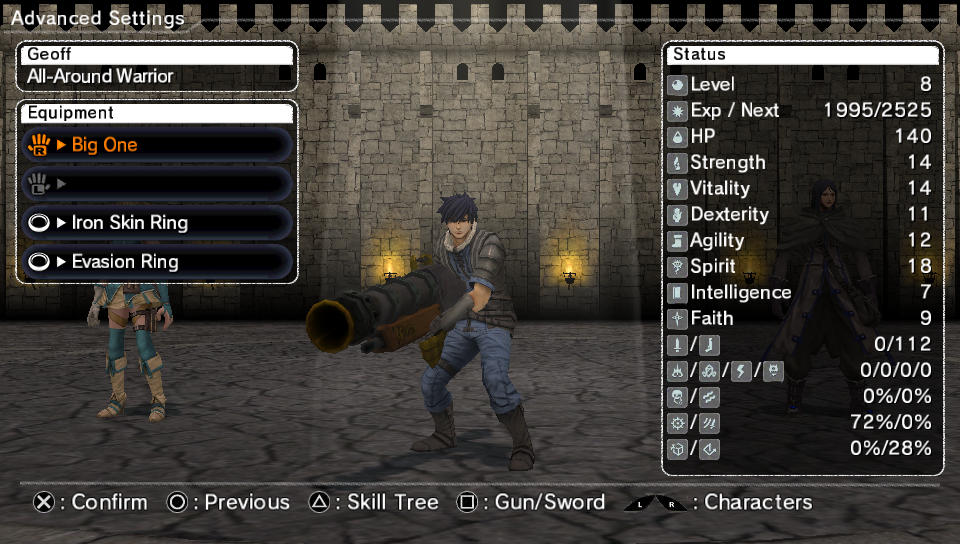Viewport: 960px width, 544px height.
Task: Select the Iron Skin Ring slot
Action: click(157, 223)
